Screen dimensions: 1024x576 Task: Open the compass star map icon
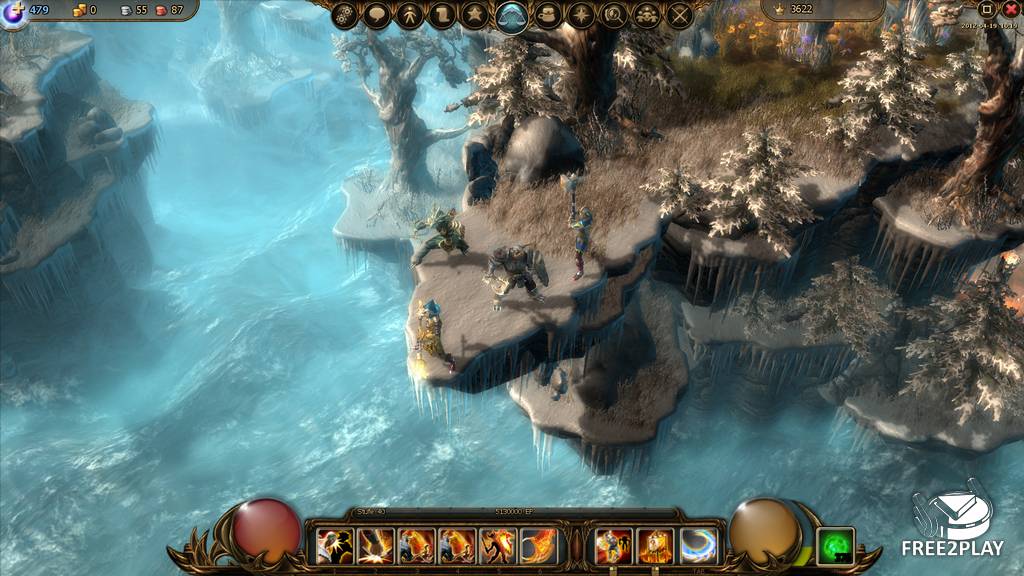coord(580,15)
